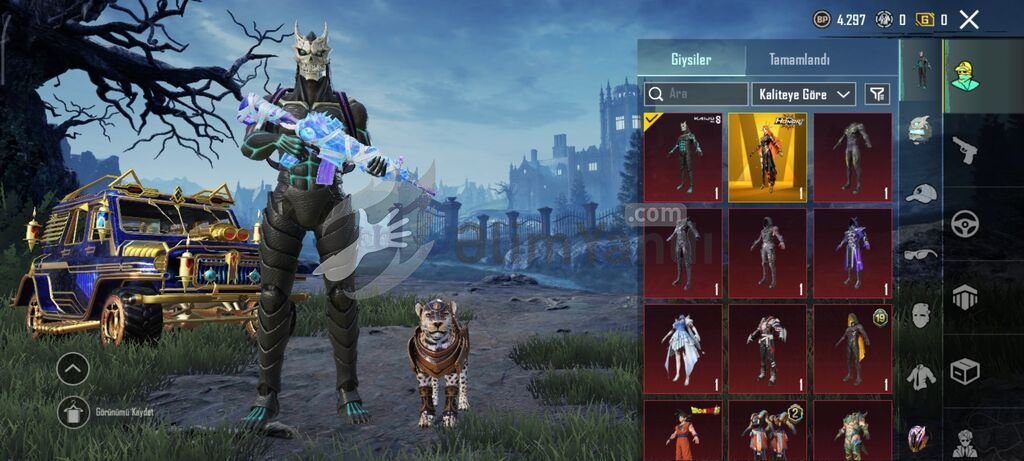Expand the up-arrow circle button
Screen dimensions: 1024x461
coord(73,369)
